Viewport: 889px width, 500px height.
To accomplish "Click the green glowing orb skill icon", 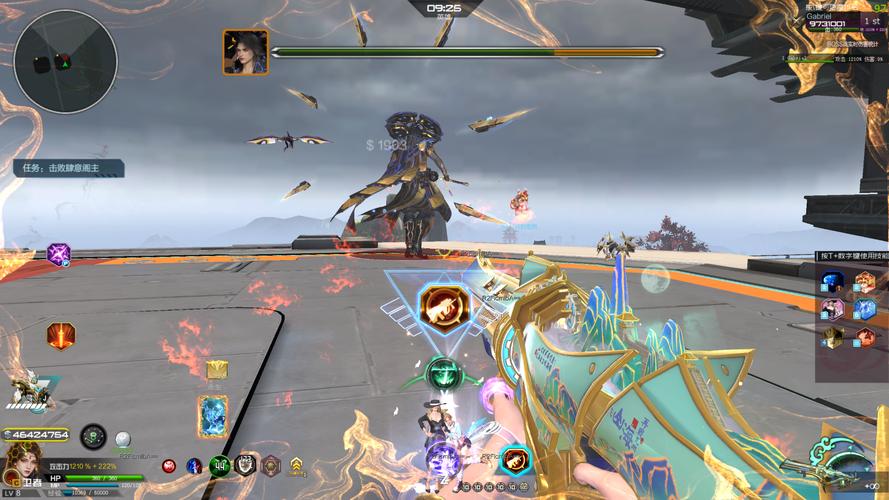I will (x=441, y=375).
